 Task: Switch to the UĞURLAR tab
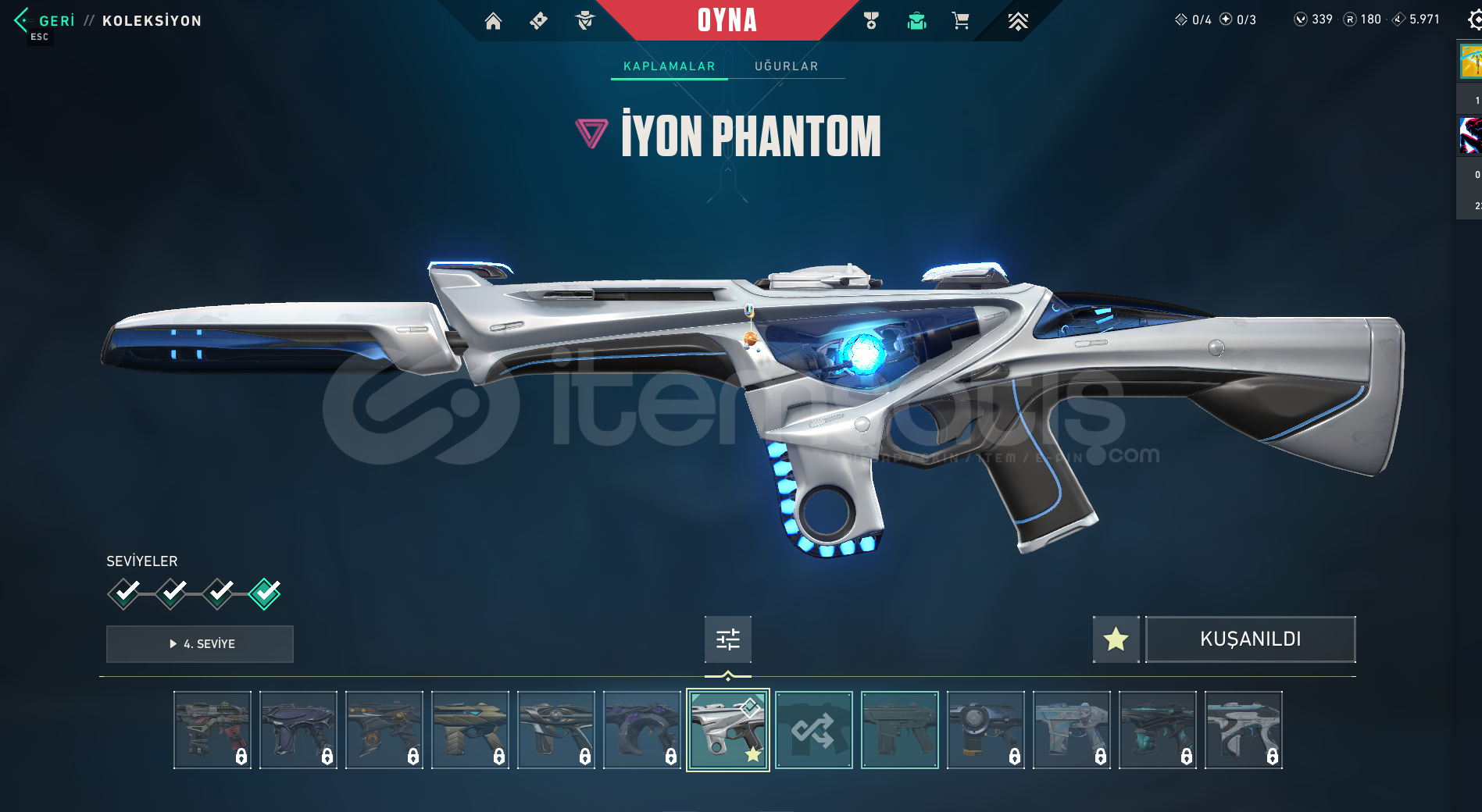click(x=786, y=66)
